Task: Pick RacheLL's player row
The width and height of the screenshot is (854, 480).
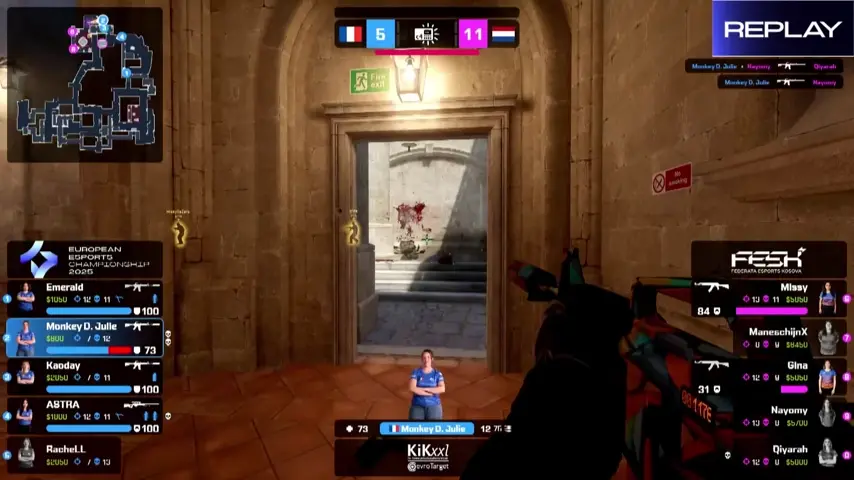Action: [x=84, y=455]
